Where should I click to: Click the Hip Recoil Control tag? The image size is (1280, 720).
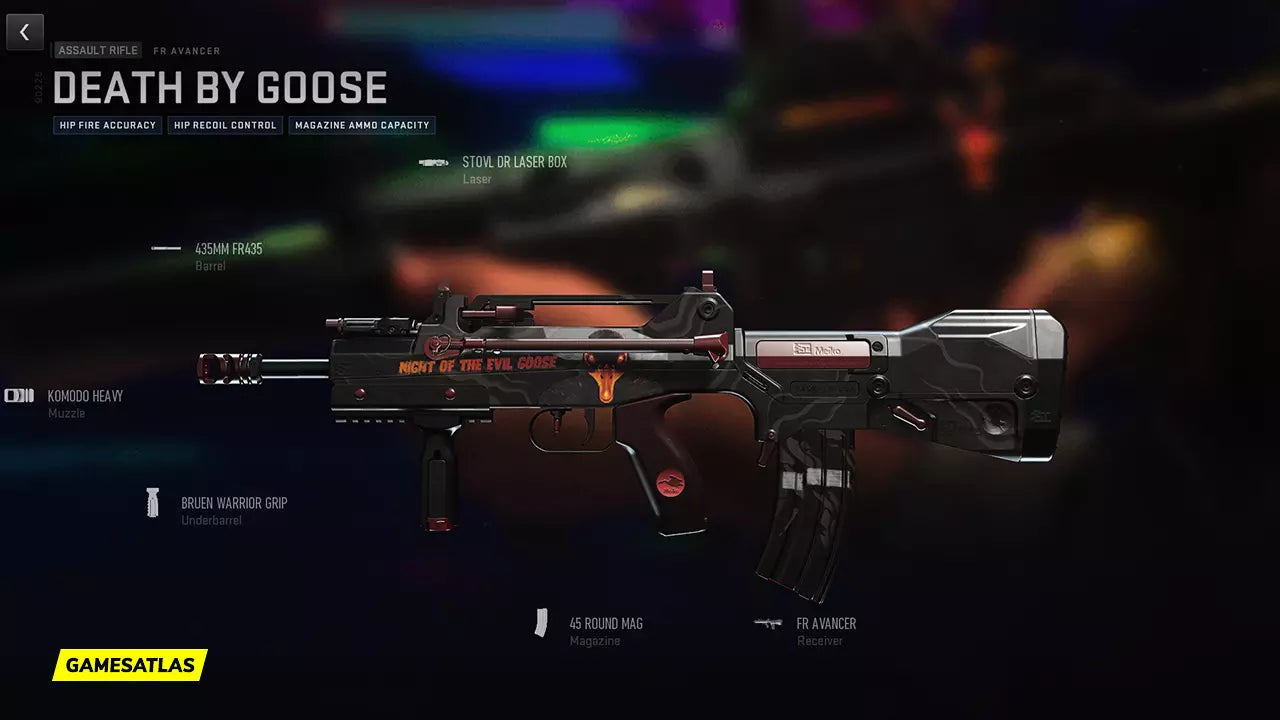click(225, 125)
